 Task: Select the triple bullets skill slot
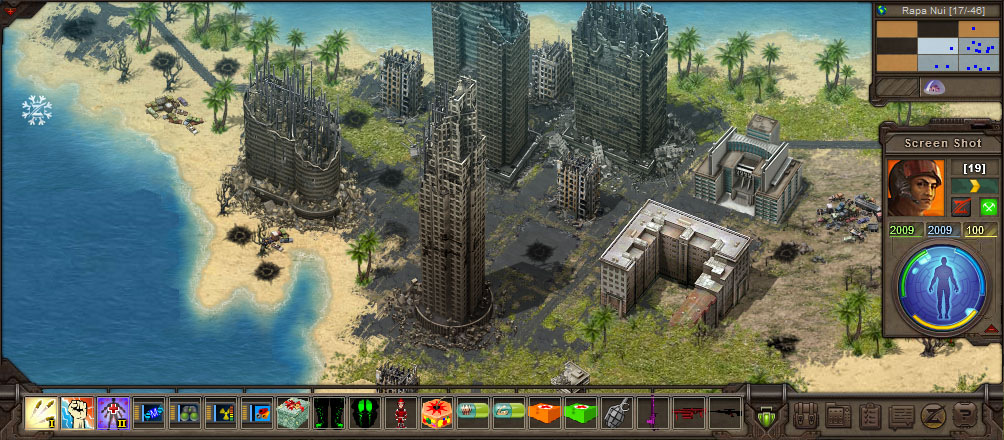[x=41, y=412]
